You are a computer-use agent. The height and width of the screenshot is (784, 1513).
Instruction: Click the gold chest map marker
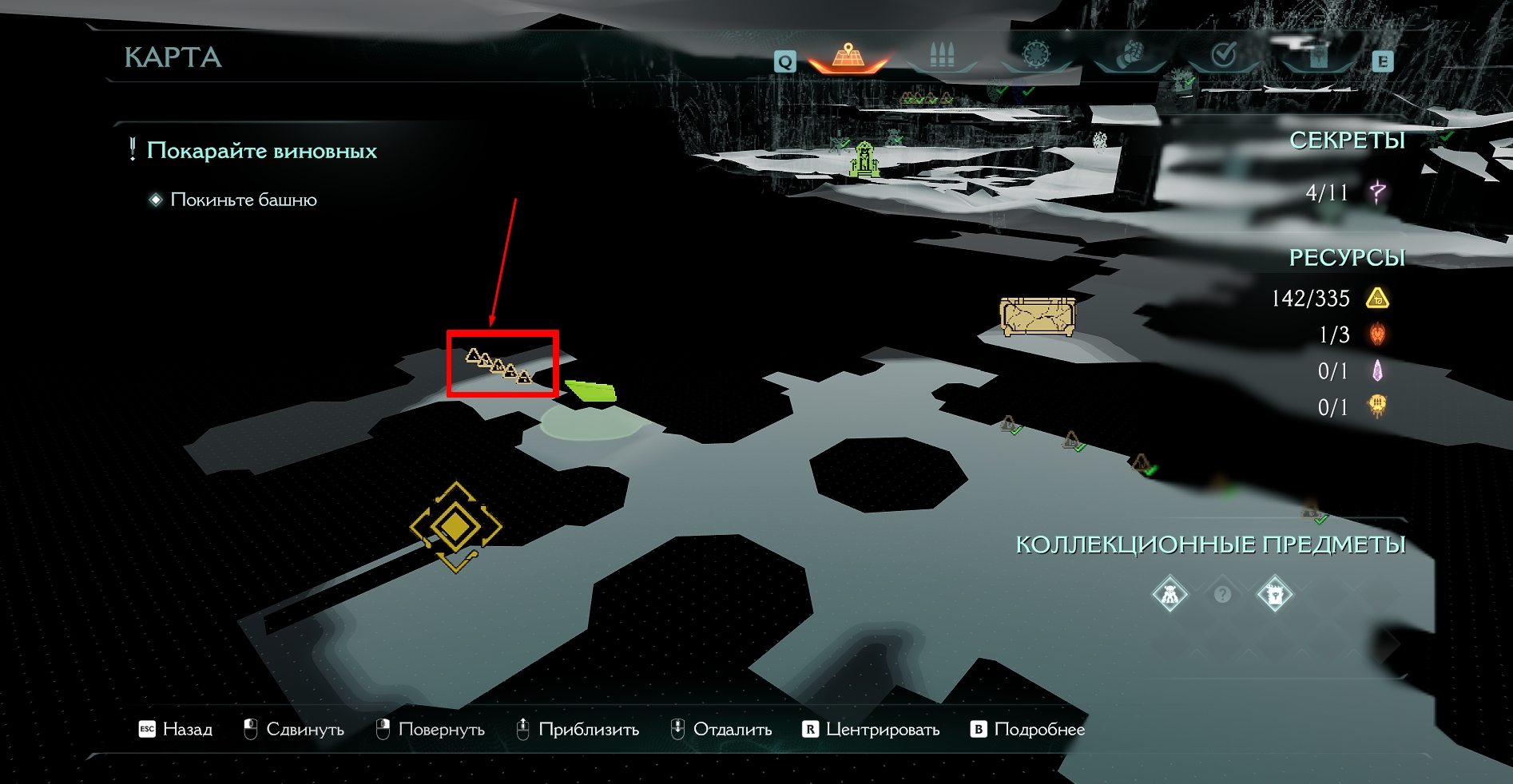pos(1038,317)
